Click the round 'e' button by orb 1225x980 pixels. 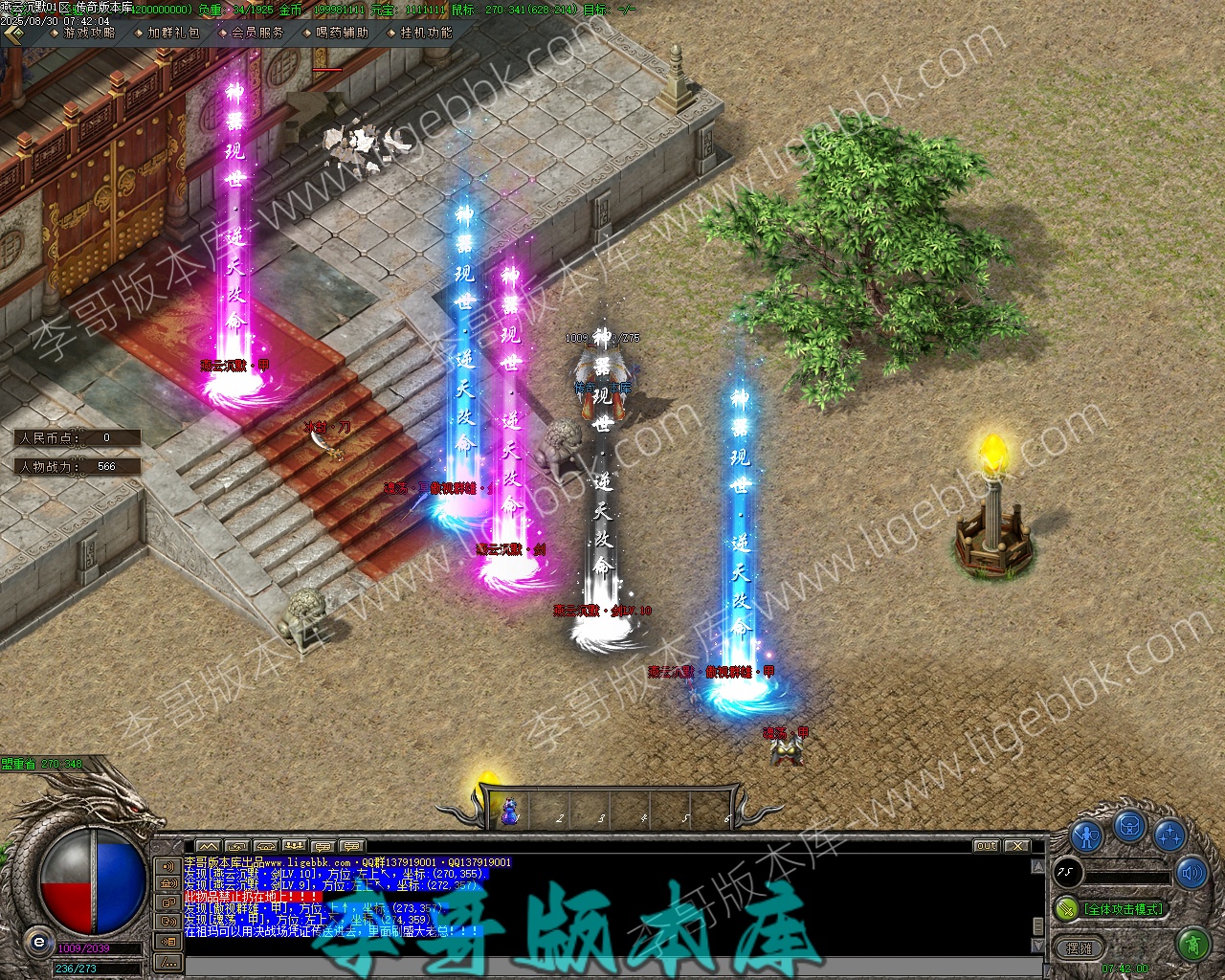38,942
